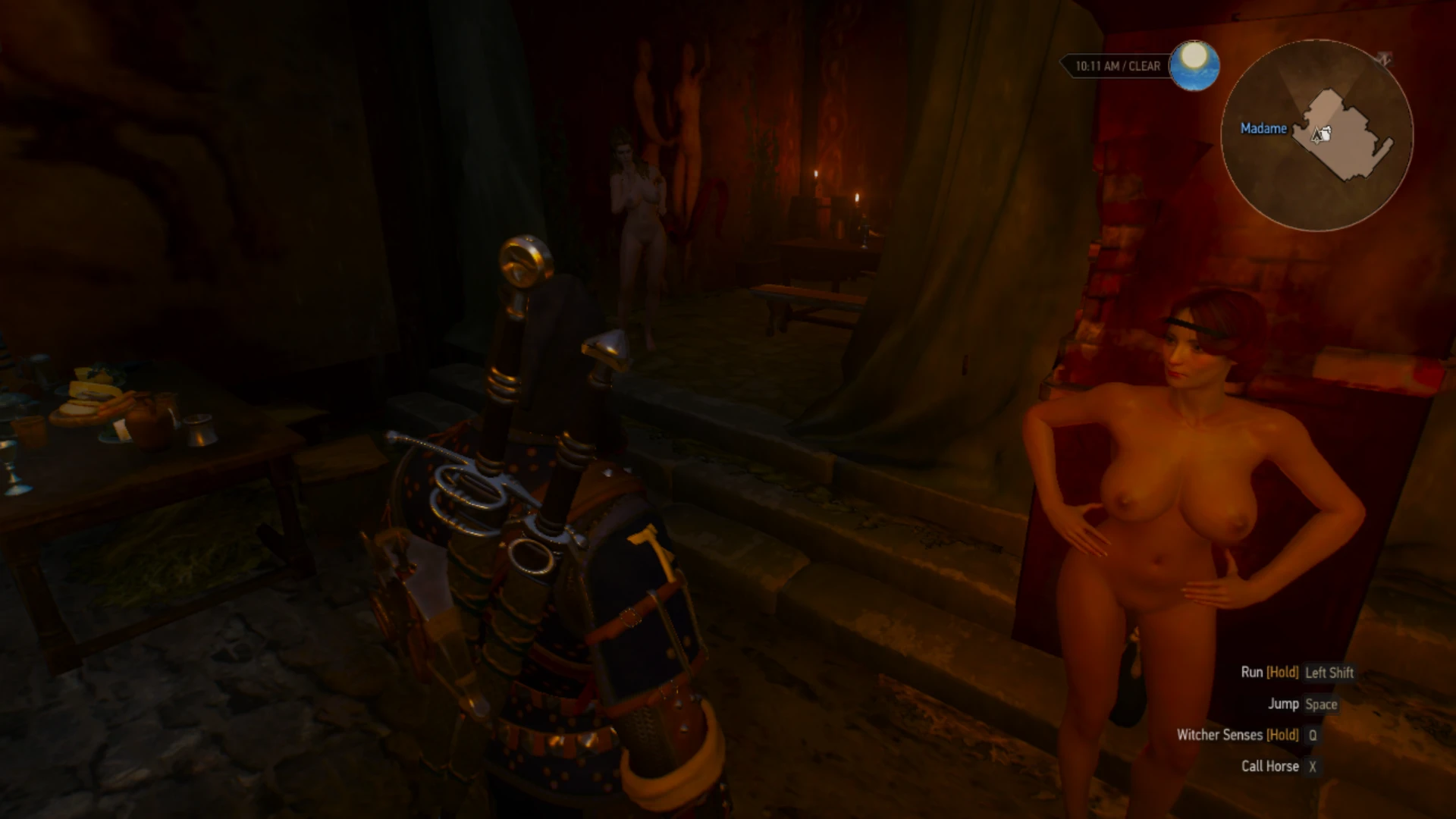Click the north compass indicator above the minimap
The width and height of the screenshot is (1456, 819).
1386,59
